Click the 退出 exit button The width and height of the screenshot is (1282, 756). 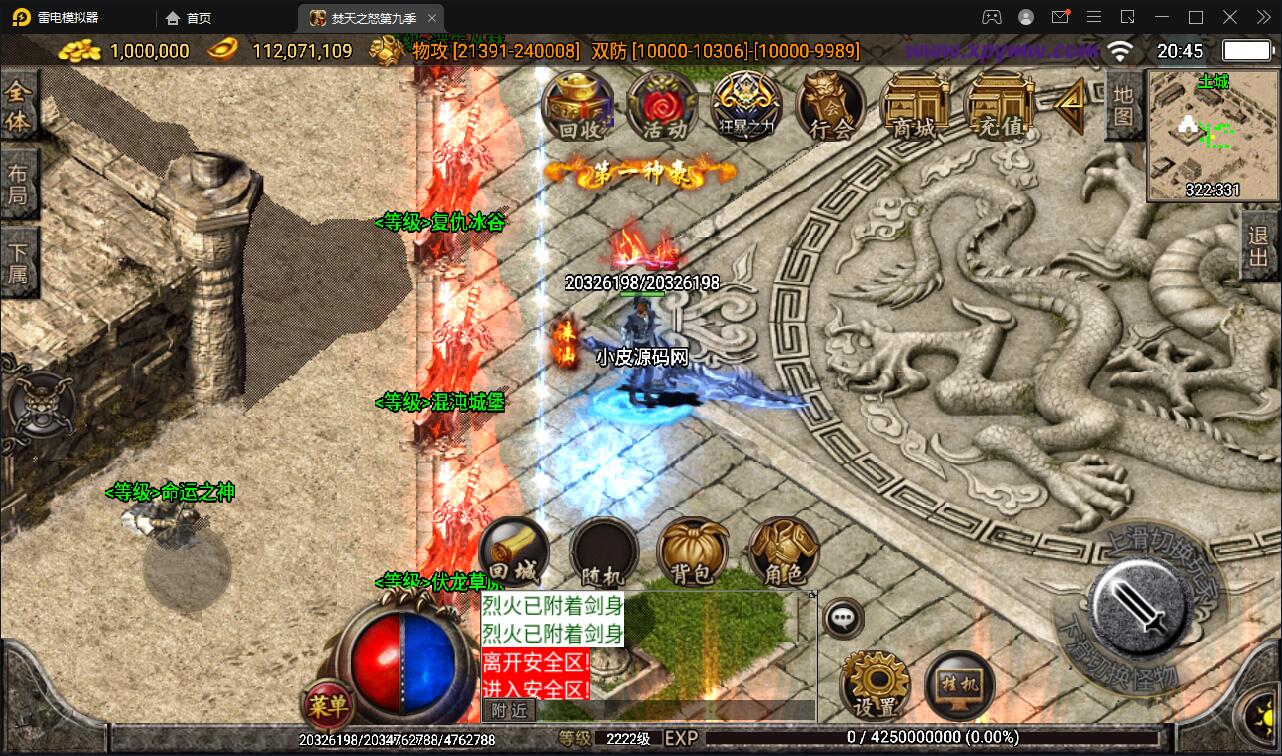pos(1259,247)
